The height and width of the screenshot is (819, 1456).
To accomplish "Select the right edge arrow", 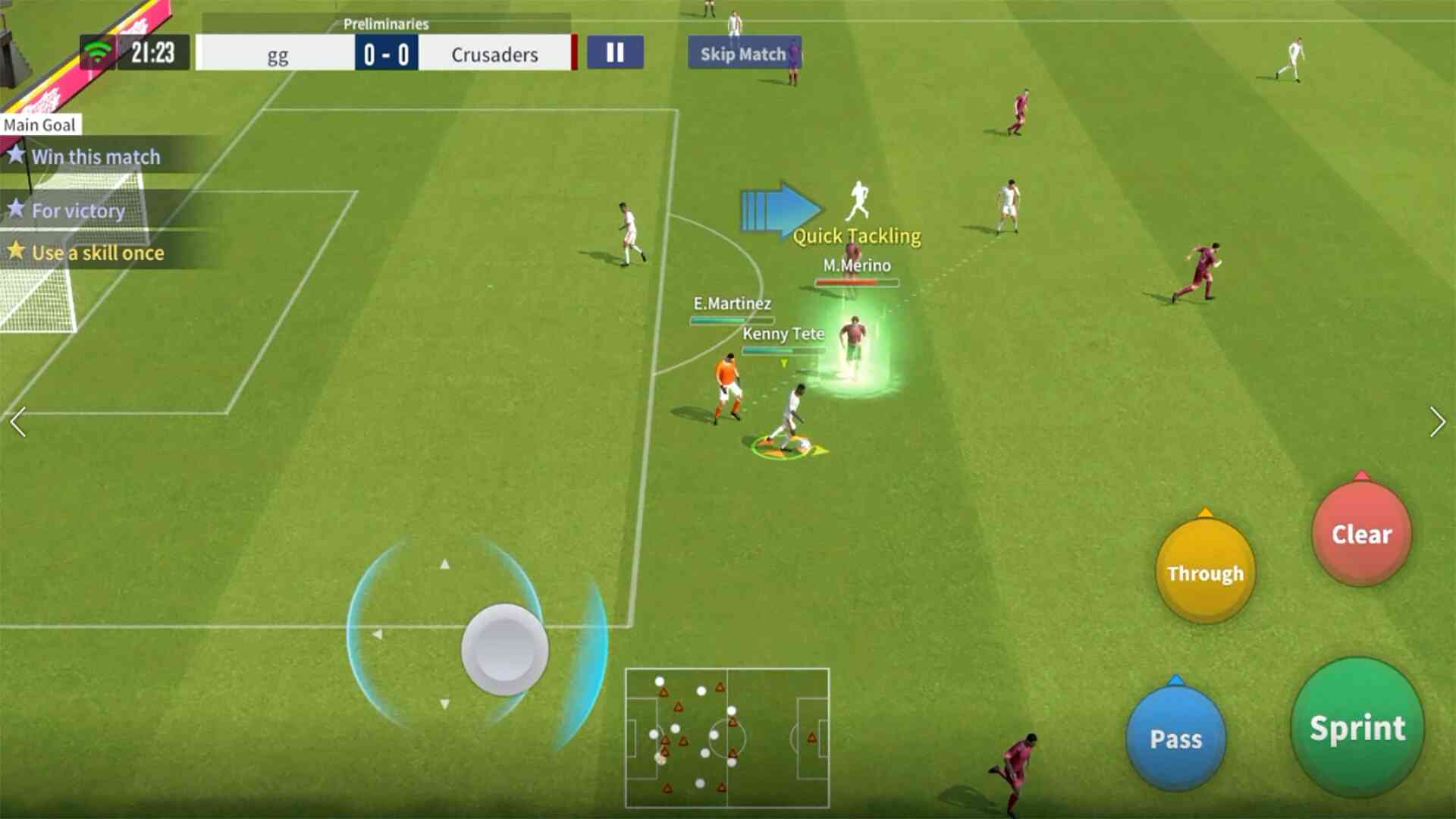I will tap(1437, 422).
